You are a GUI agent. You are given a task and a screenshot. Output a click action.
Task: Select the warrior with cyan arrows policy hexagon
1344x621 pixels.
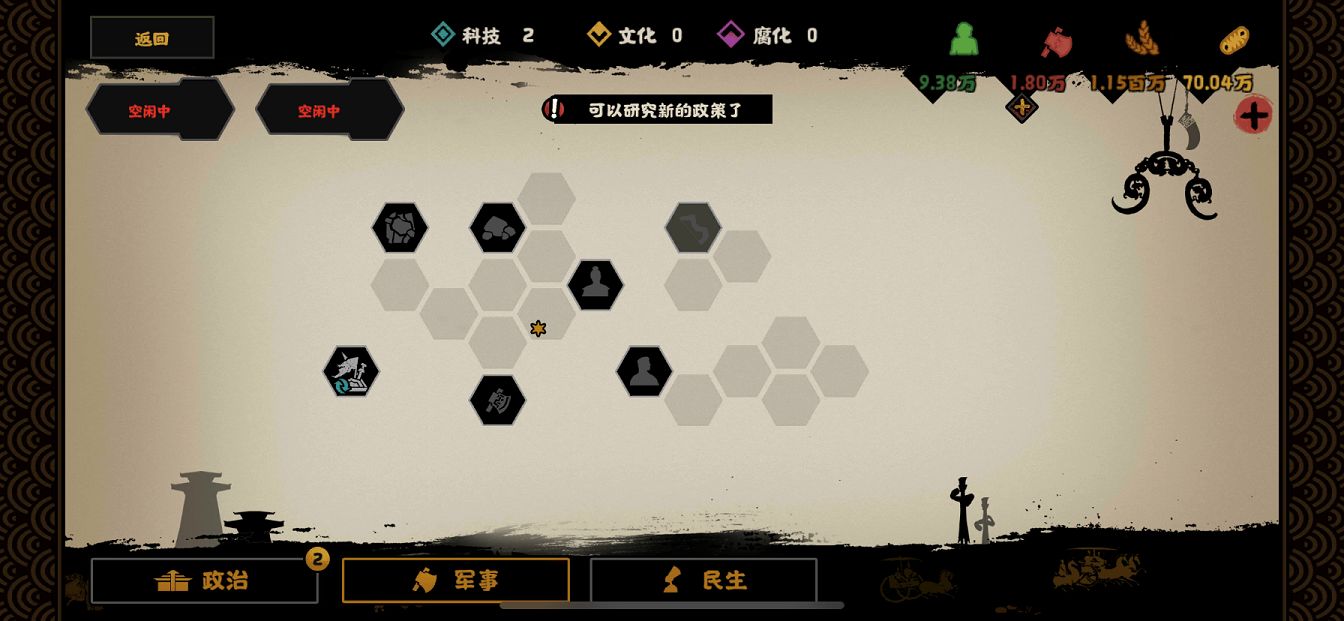(x=351, y=372)
